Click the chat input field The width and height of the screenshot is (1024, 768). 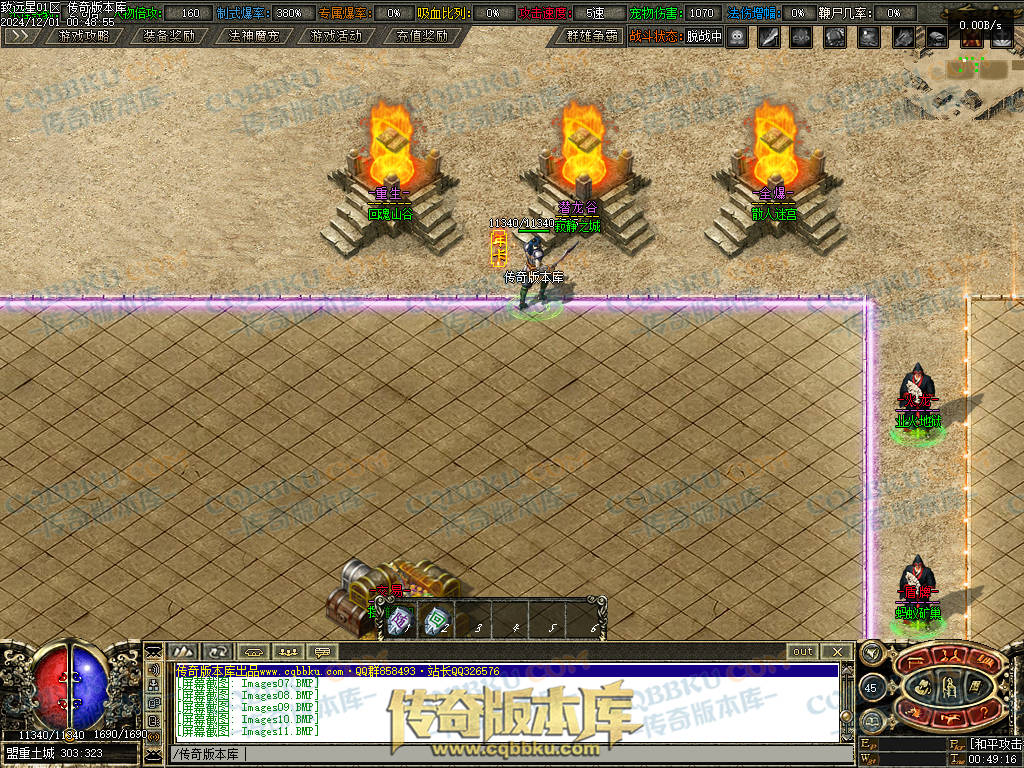coord(500,754)
